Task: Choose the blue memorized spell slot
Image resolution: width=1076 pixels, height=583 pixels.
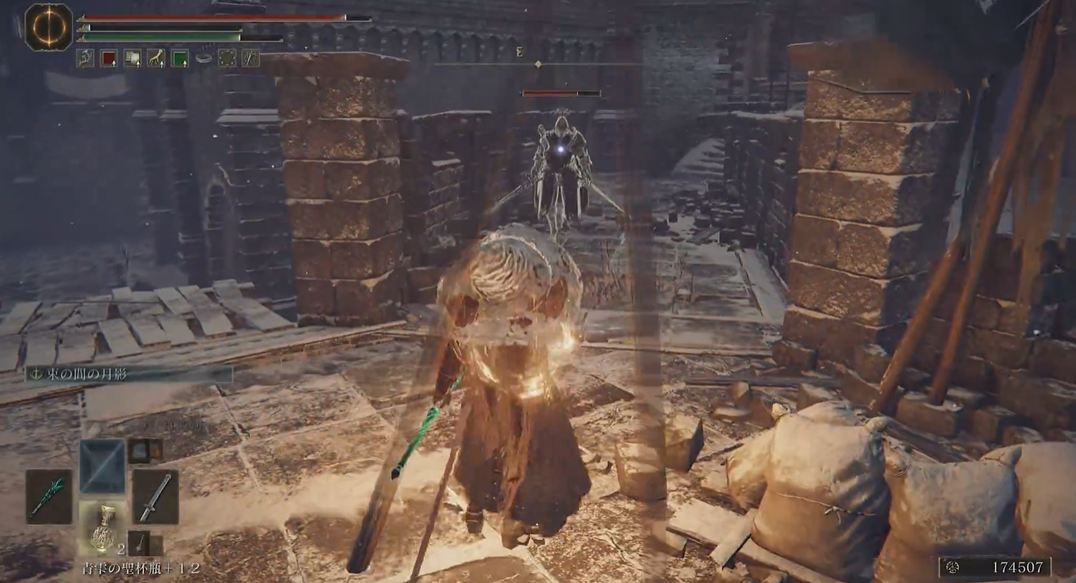Action: tap(103, 466)
